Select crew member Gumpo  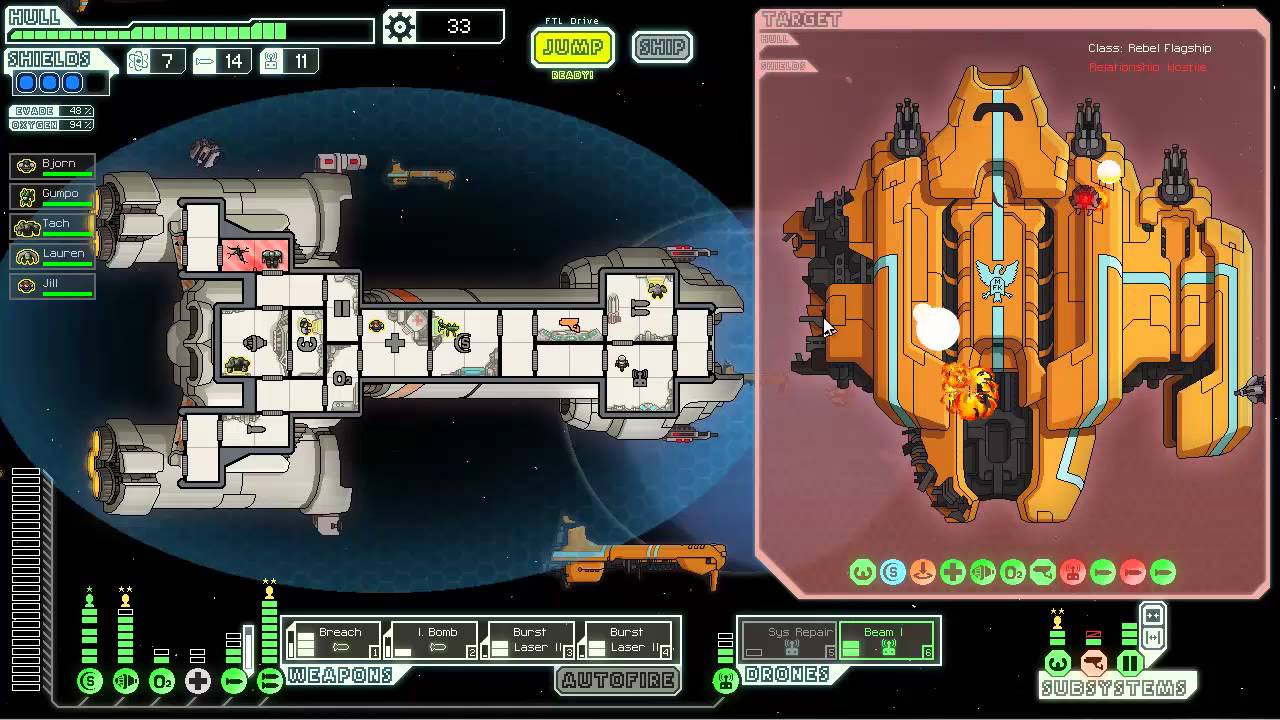tap(54, 195)
